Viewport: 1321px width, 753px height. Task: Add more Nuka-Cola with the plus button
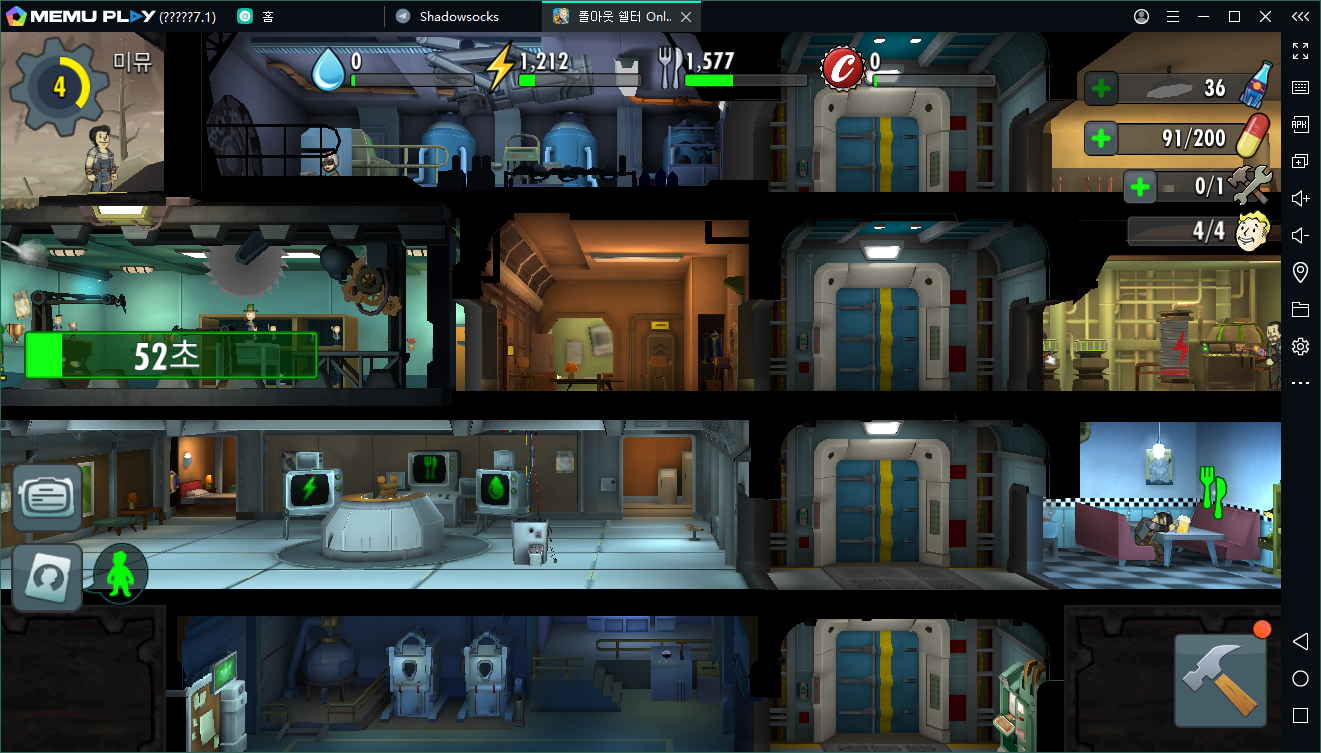point(1101,88)
